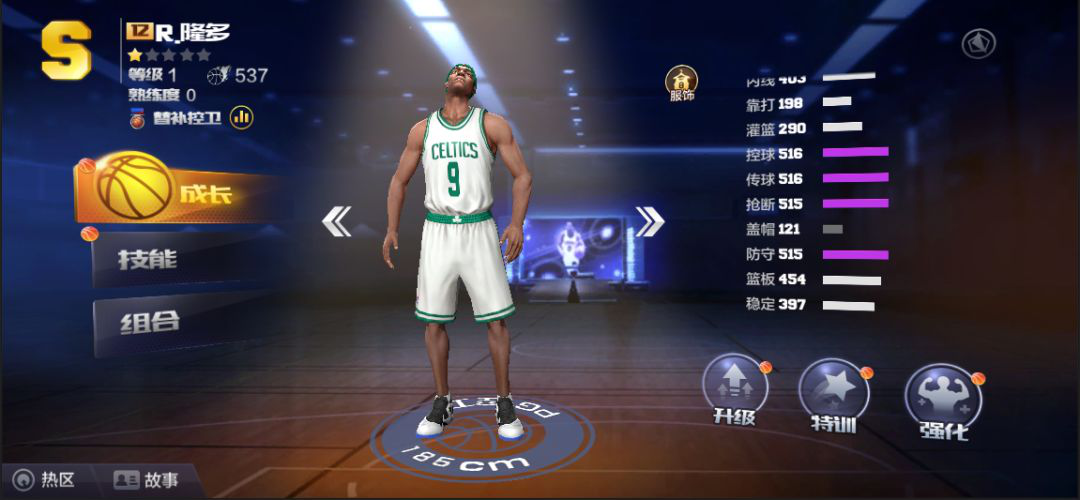Open the 成长 growth tab

click(180, 191)
